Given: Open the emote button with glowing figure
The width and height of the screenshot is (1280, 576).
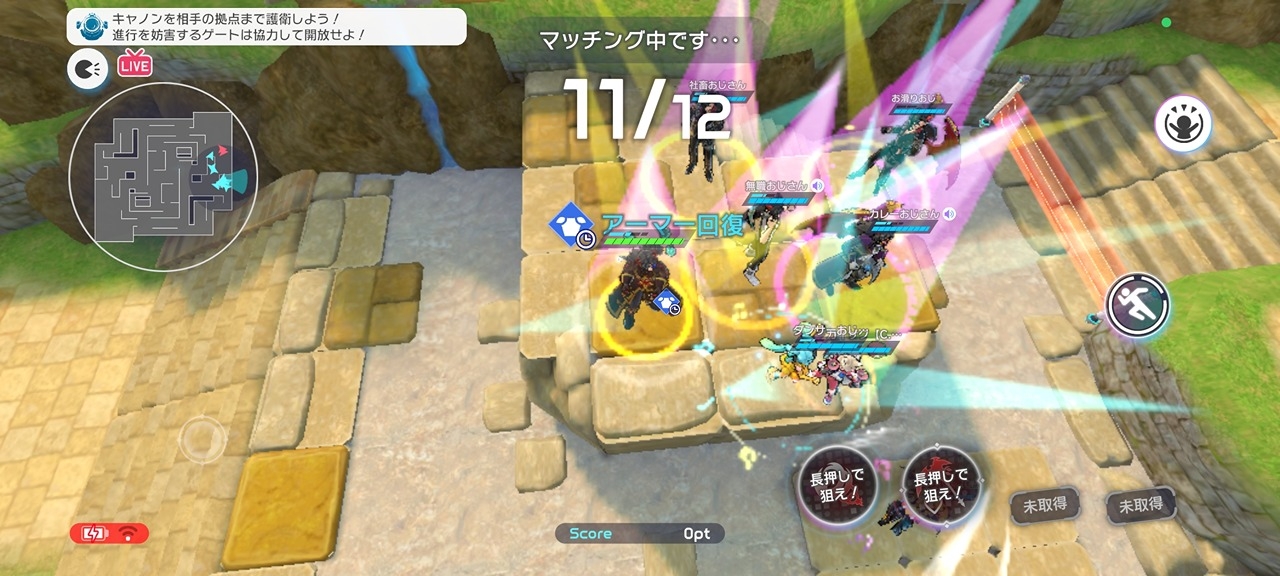Looking at the screenshot, I should [1183, 125].
